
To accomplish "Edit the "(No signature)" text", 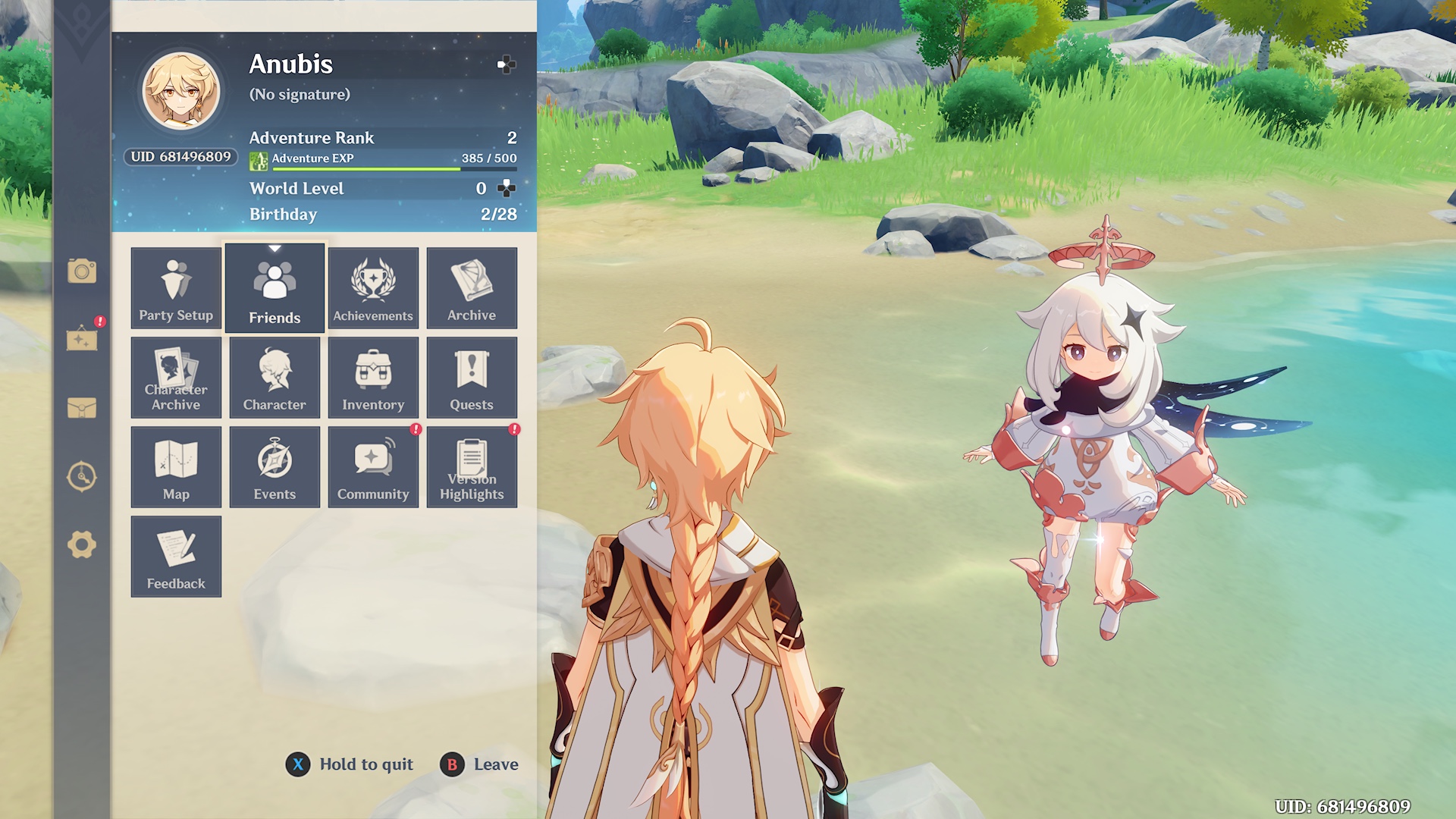I will pos(300,95).
